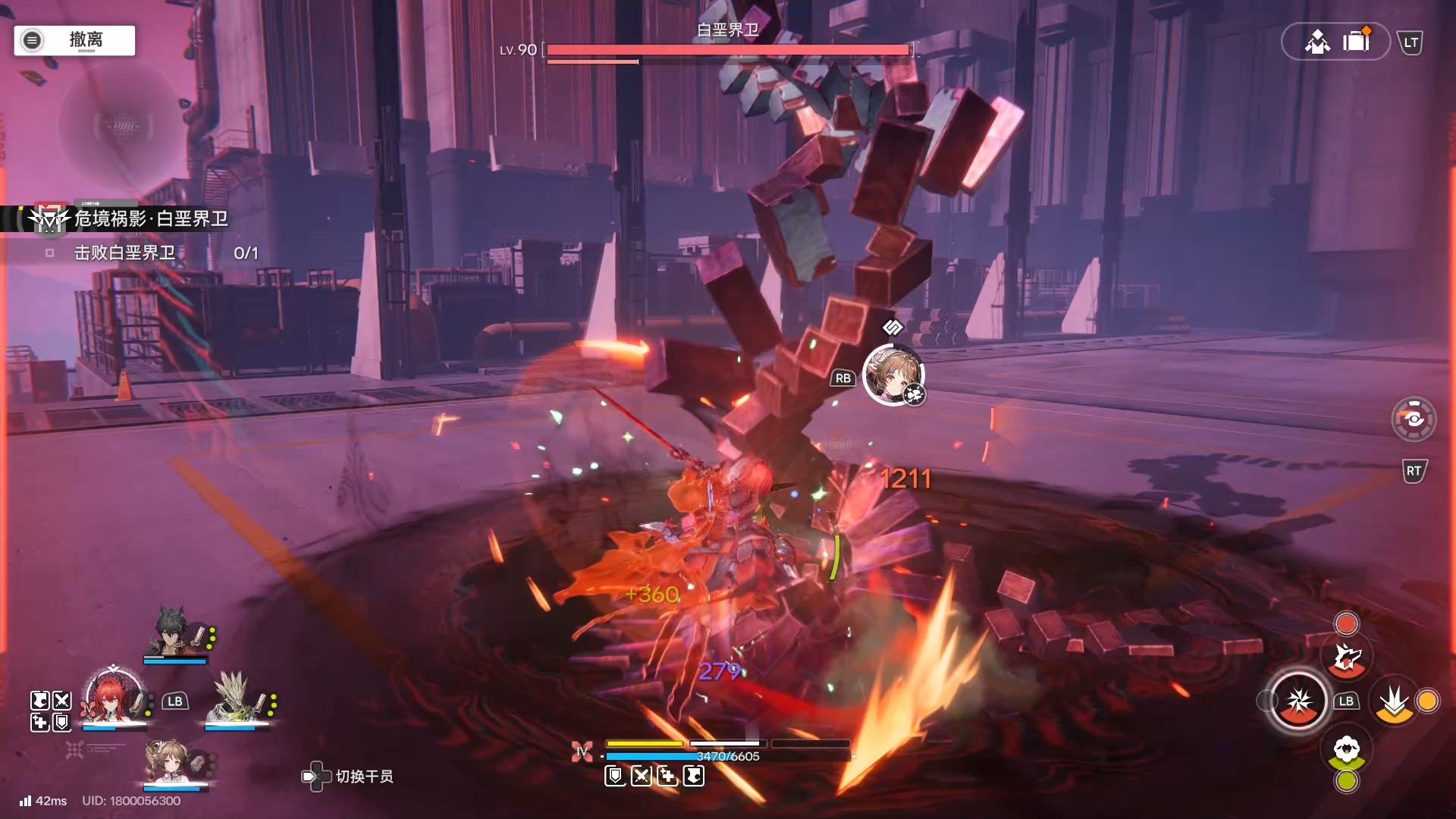Use the starburst slash skill
The height and width of the screenshot is (819, 1456).
[x=1298, y=701]
